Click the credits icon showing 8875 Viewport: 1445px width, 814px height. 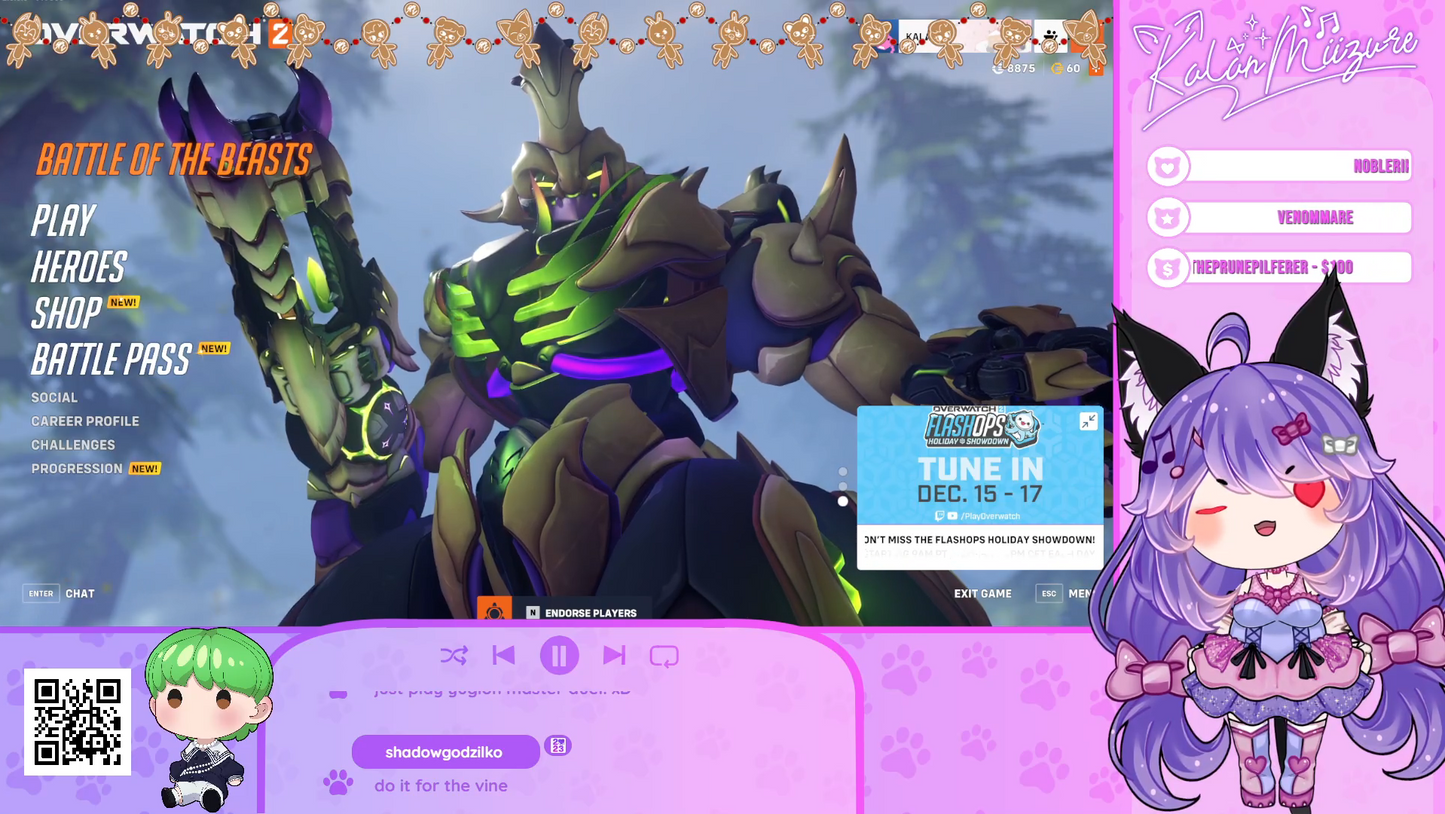coord(997,69)
